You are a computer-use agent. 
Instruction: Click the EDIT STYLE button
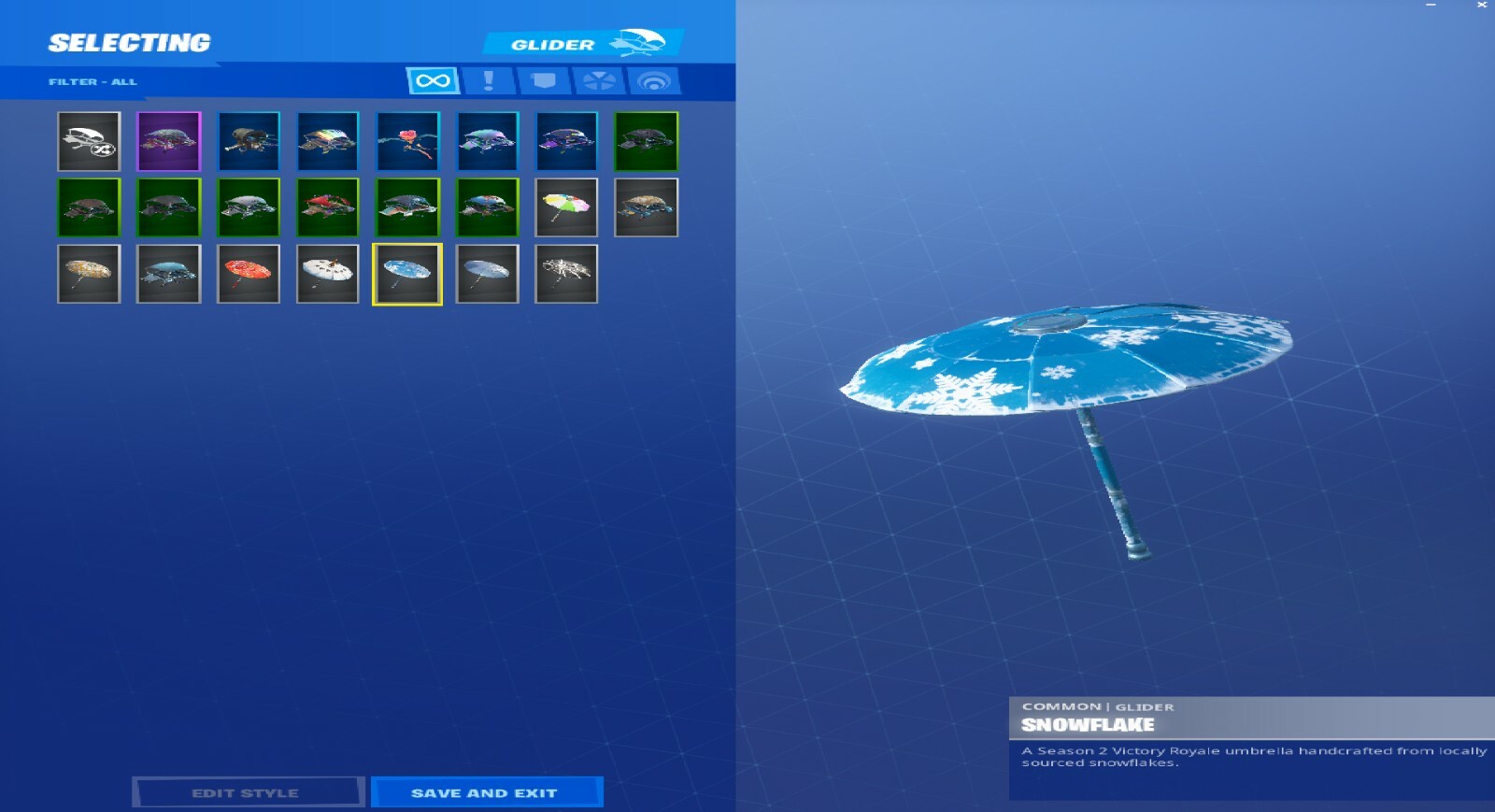point(247,791)
